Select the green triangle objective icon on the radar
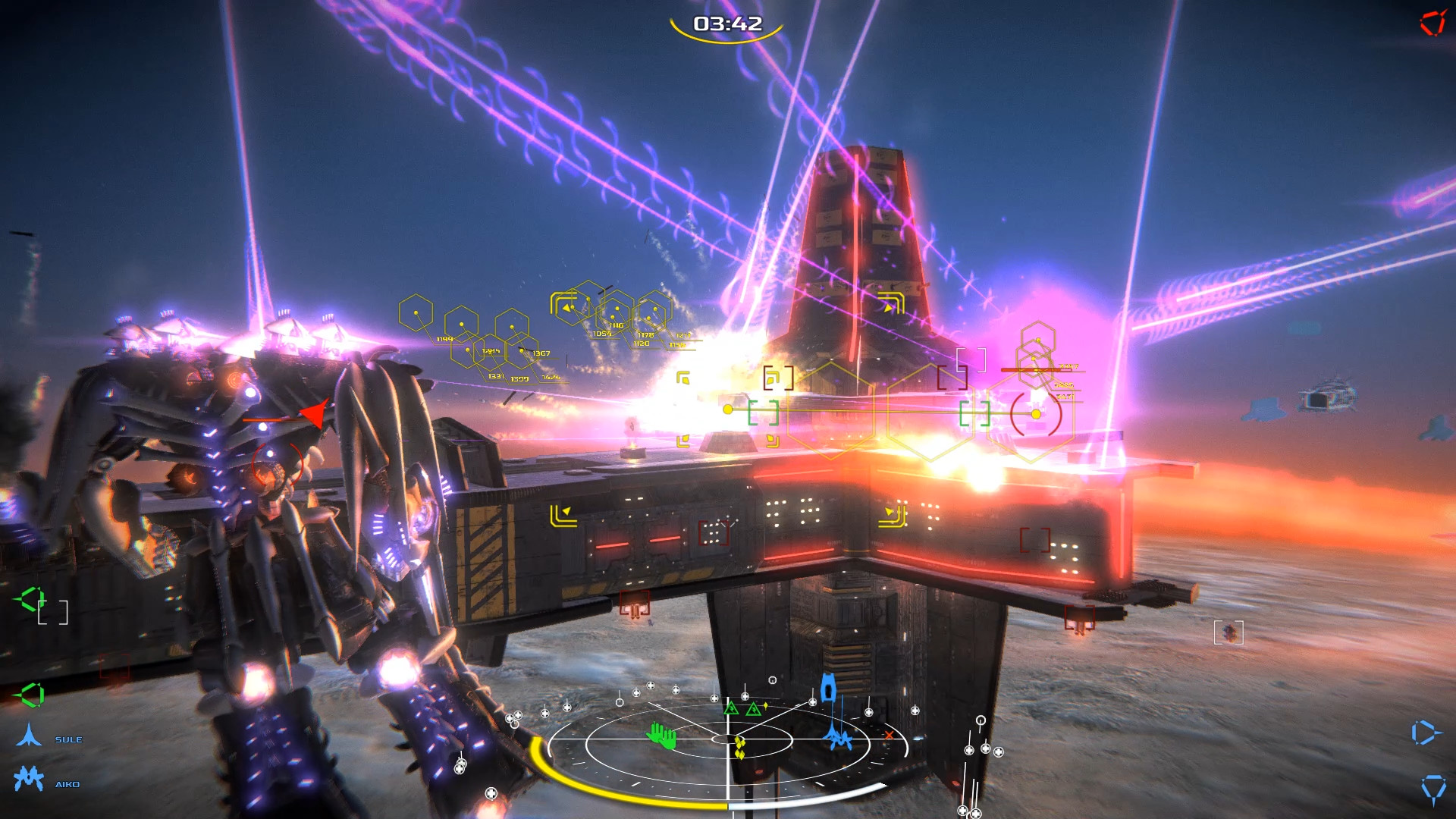The image size is (1456, 819). point(732,709)
